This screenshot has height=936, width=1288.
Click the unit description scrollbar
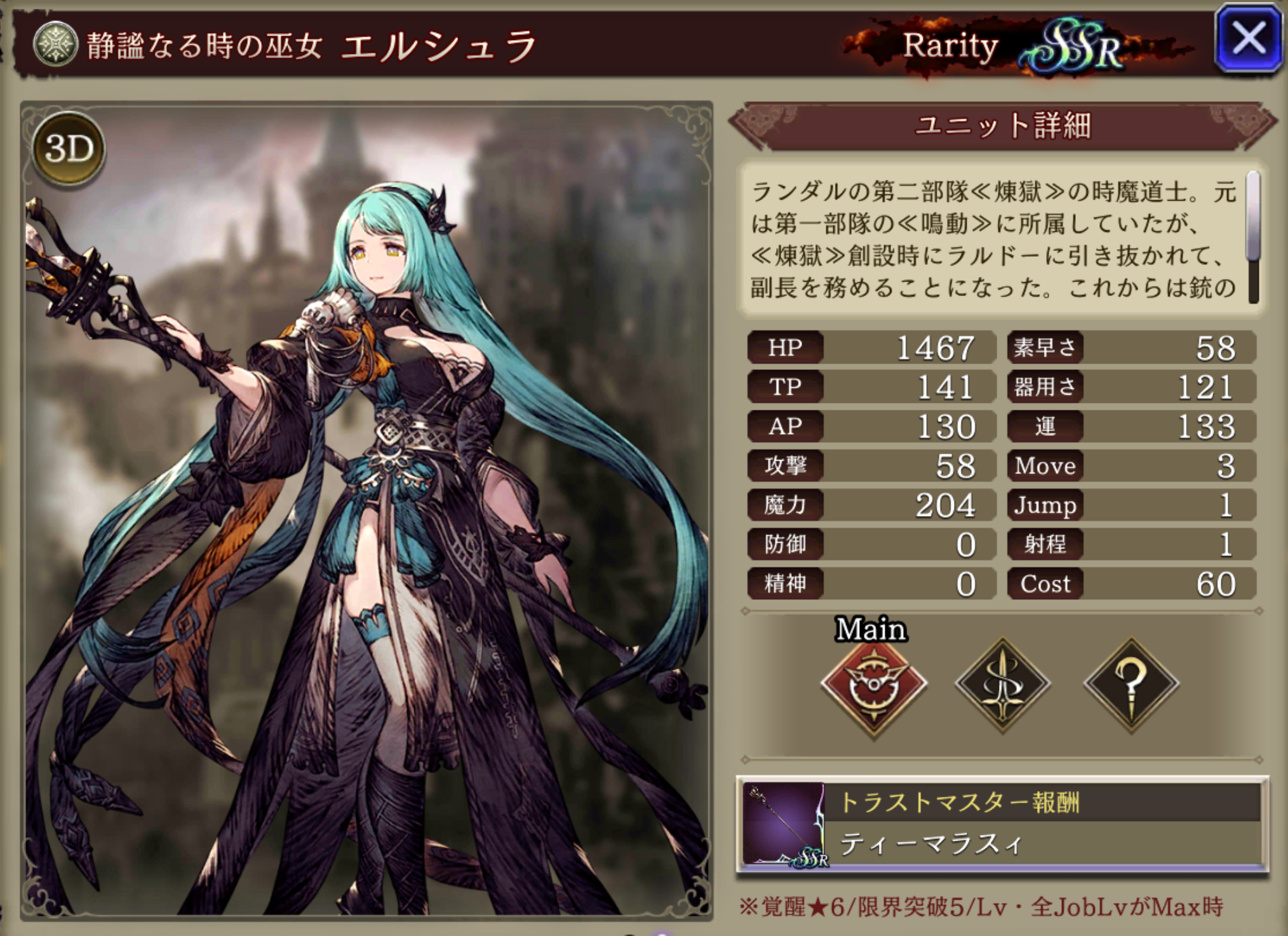1252,236
